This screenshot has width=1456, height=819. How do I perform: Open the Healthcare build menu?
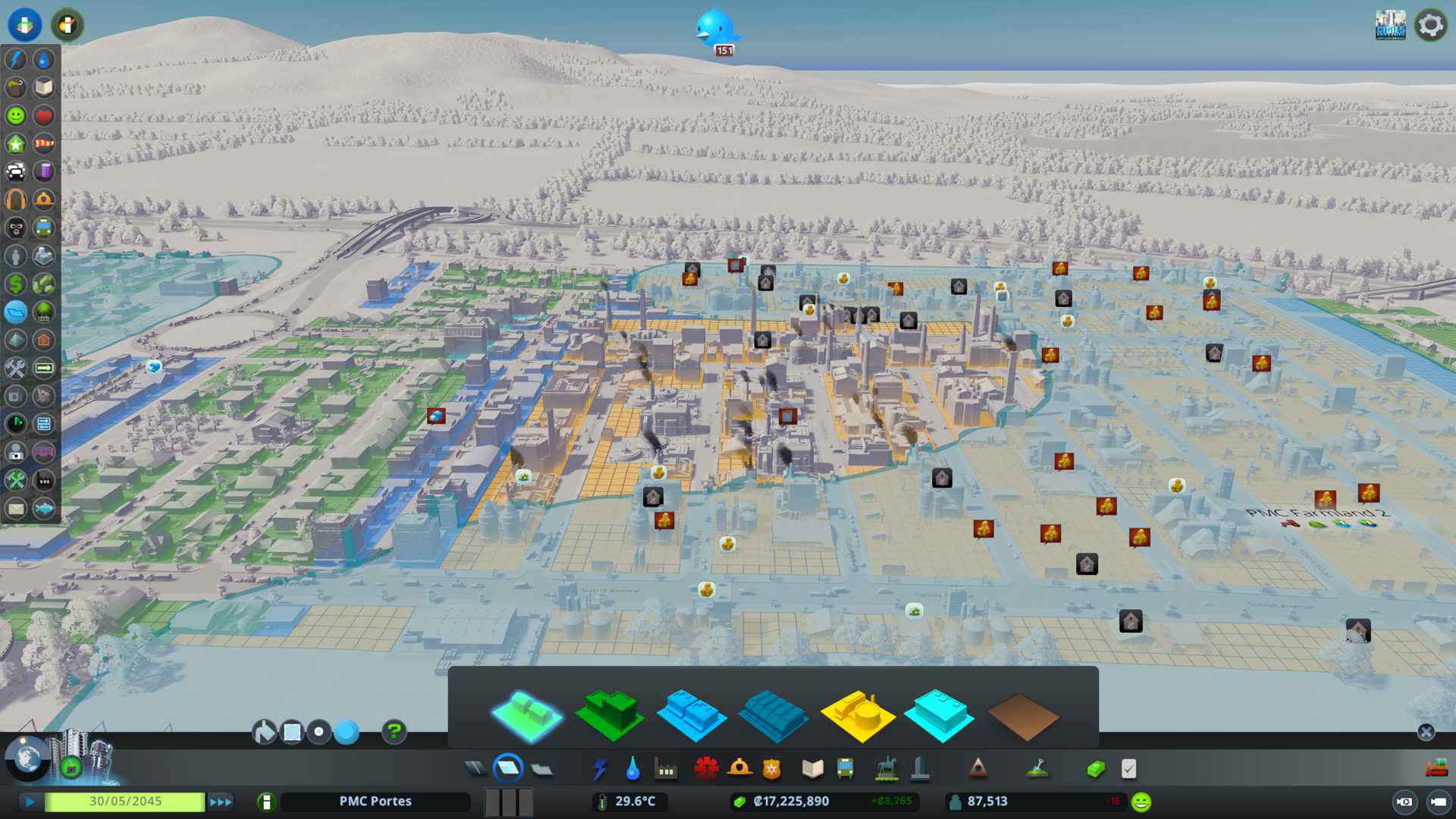705,769
